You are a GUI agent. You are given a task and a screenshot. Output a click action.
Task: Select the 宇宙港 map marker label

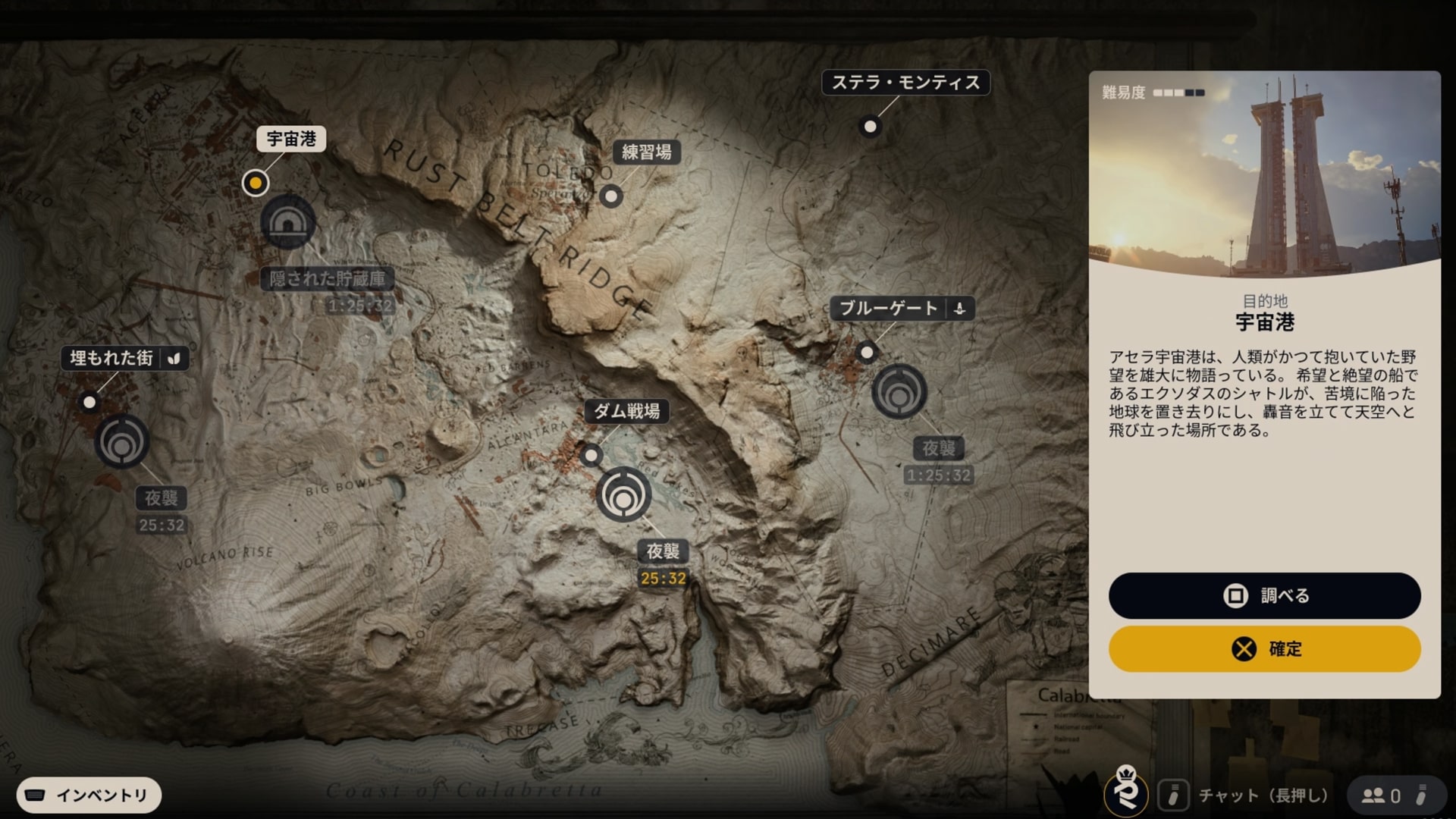coord(291,139)
